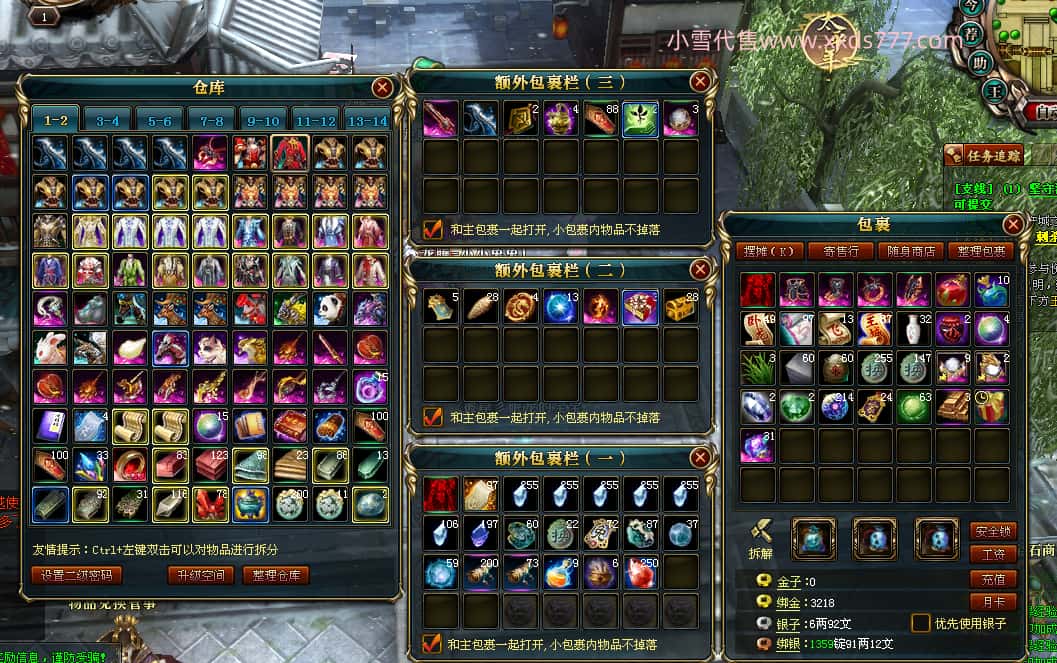Close the 额外包裹栏（二） panel

[701, 270]
